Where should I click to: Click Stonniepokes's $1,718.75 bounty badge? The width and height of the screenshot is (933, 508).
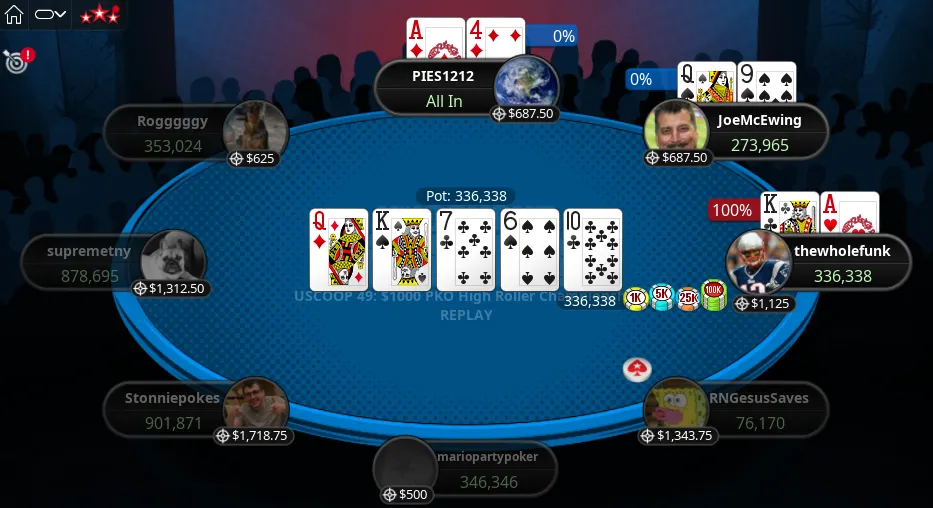click(252, 435)
